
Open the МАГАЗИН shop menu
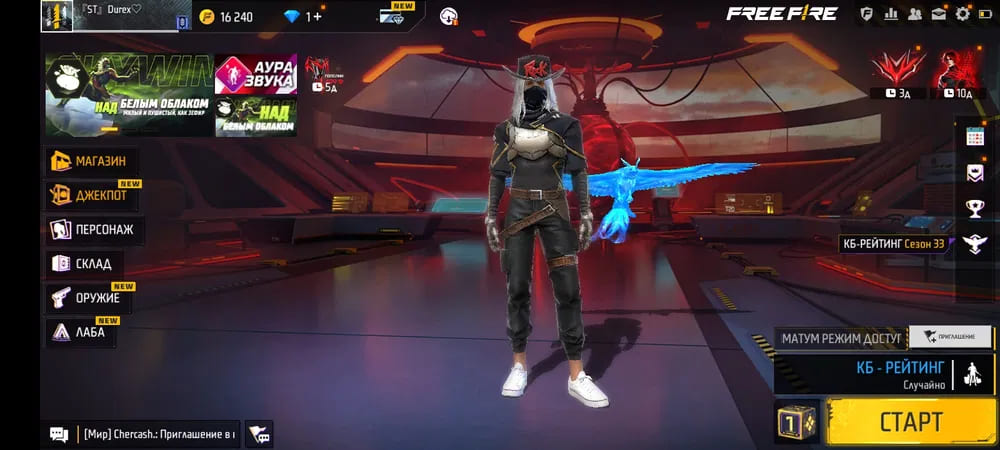(x=92, y=161)
